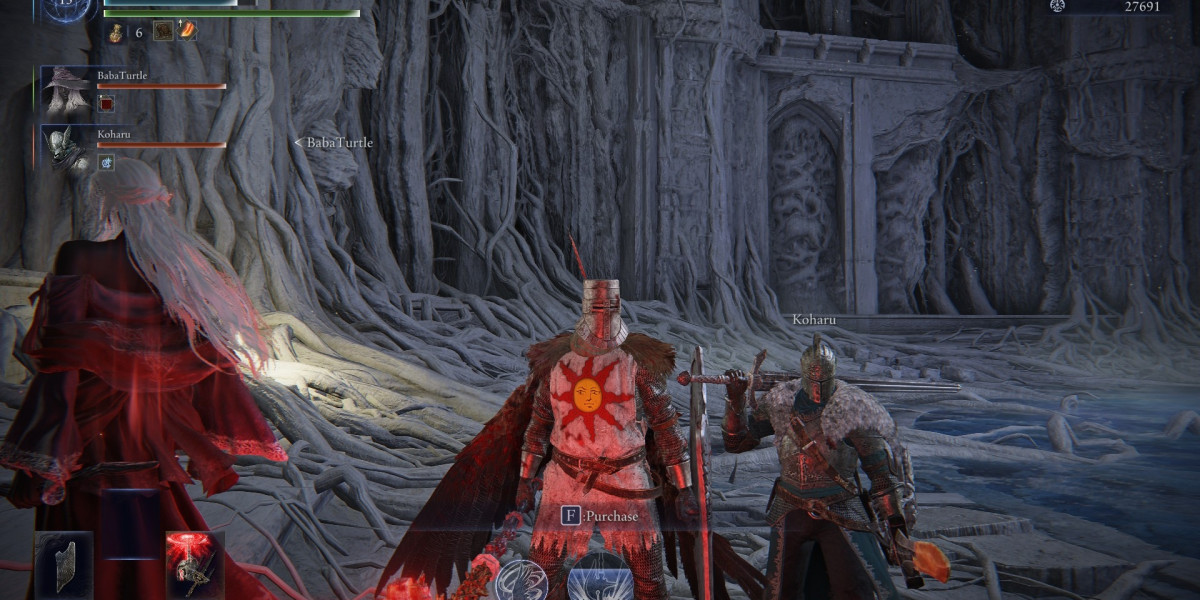
Task: Inspect the flame buff status icon
Action: 186,31
